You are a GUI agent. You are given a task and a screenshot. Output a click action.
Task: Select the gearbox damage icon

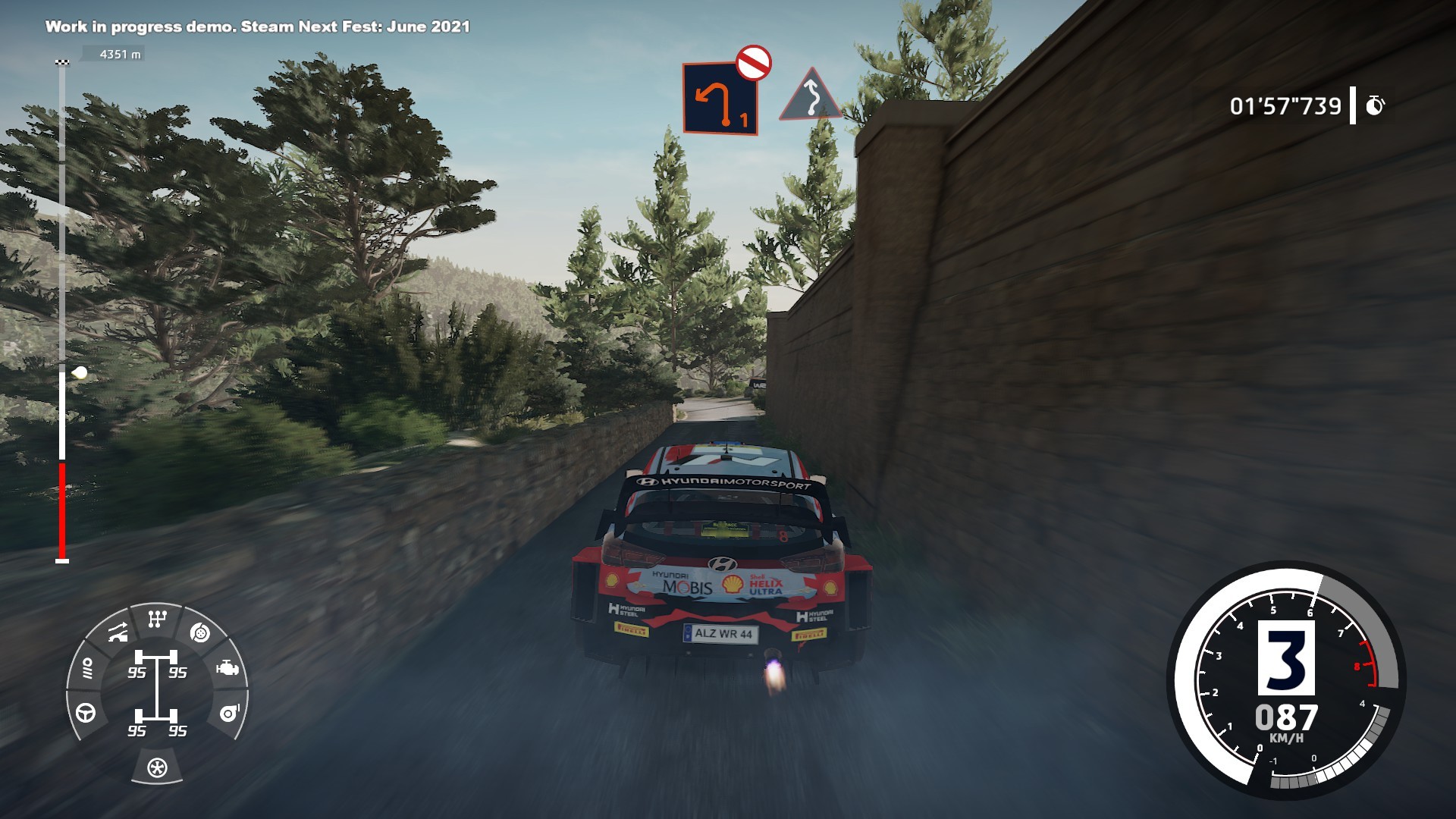(x=157, y=620)
